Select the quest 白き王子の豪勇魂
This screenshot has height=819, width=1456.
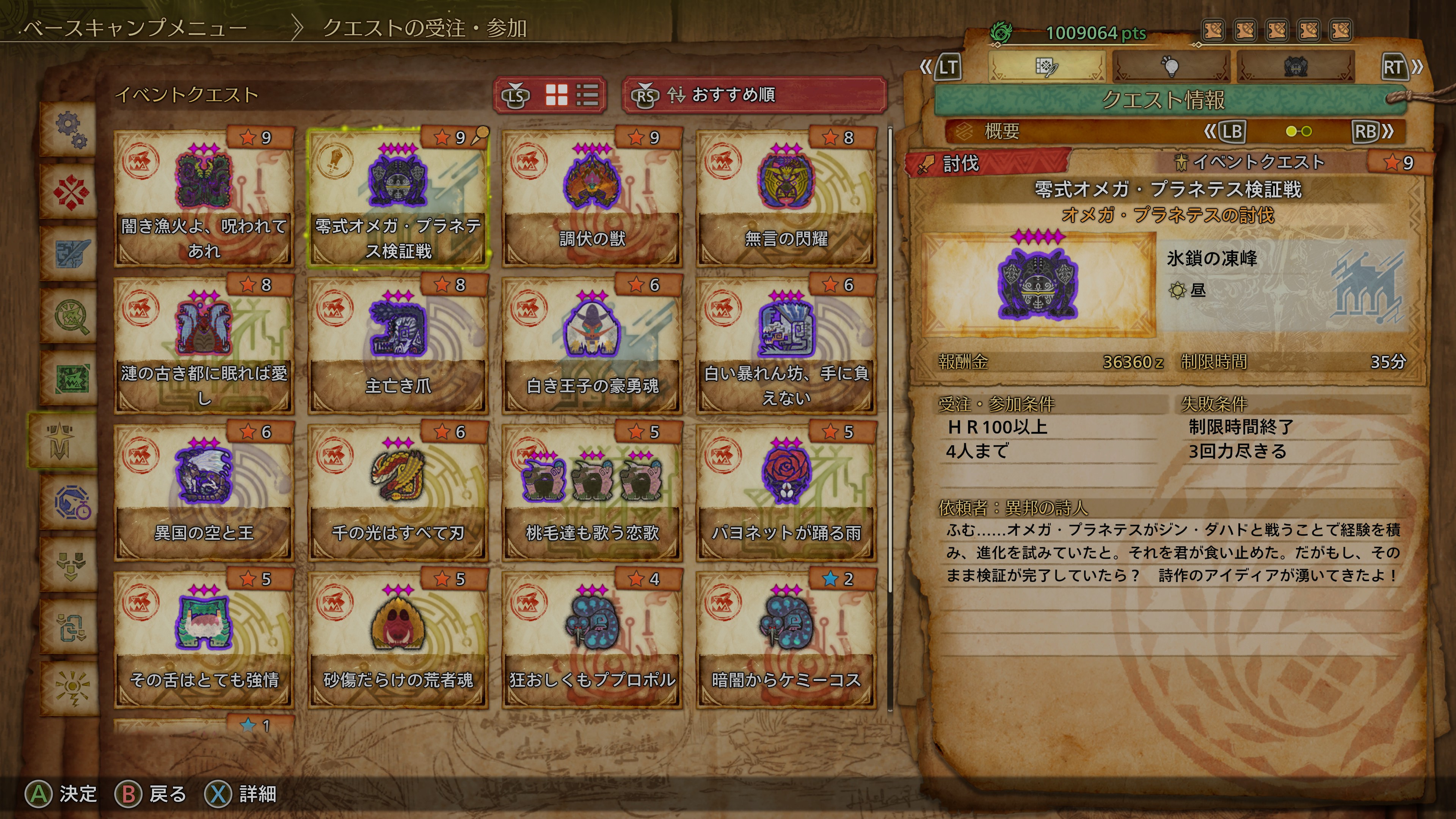coord(592,345)
